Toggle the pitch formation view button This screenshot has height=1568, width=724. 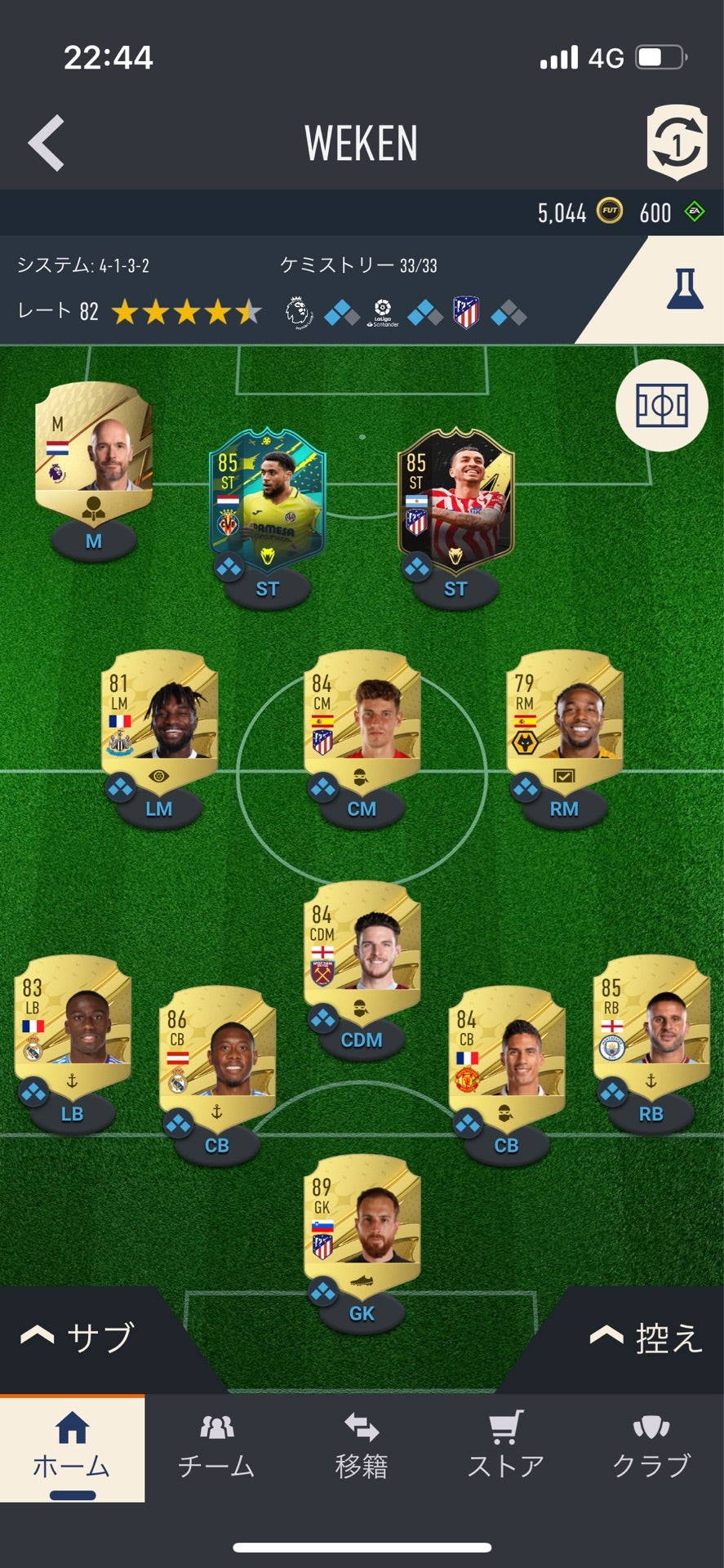pyautogui.click(x=662, y=406)
